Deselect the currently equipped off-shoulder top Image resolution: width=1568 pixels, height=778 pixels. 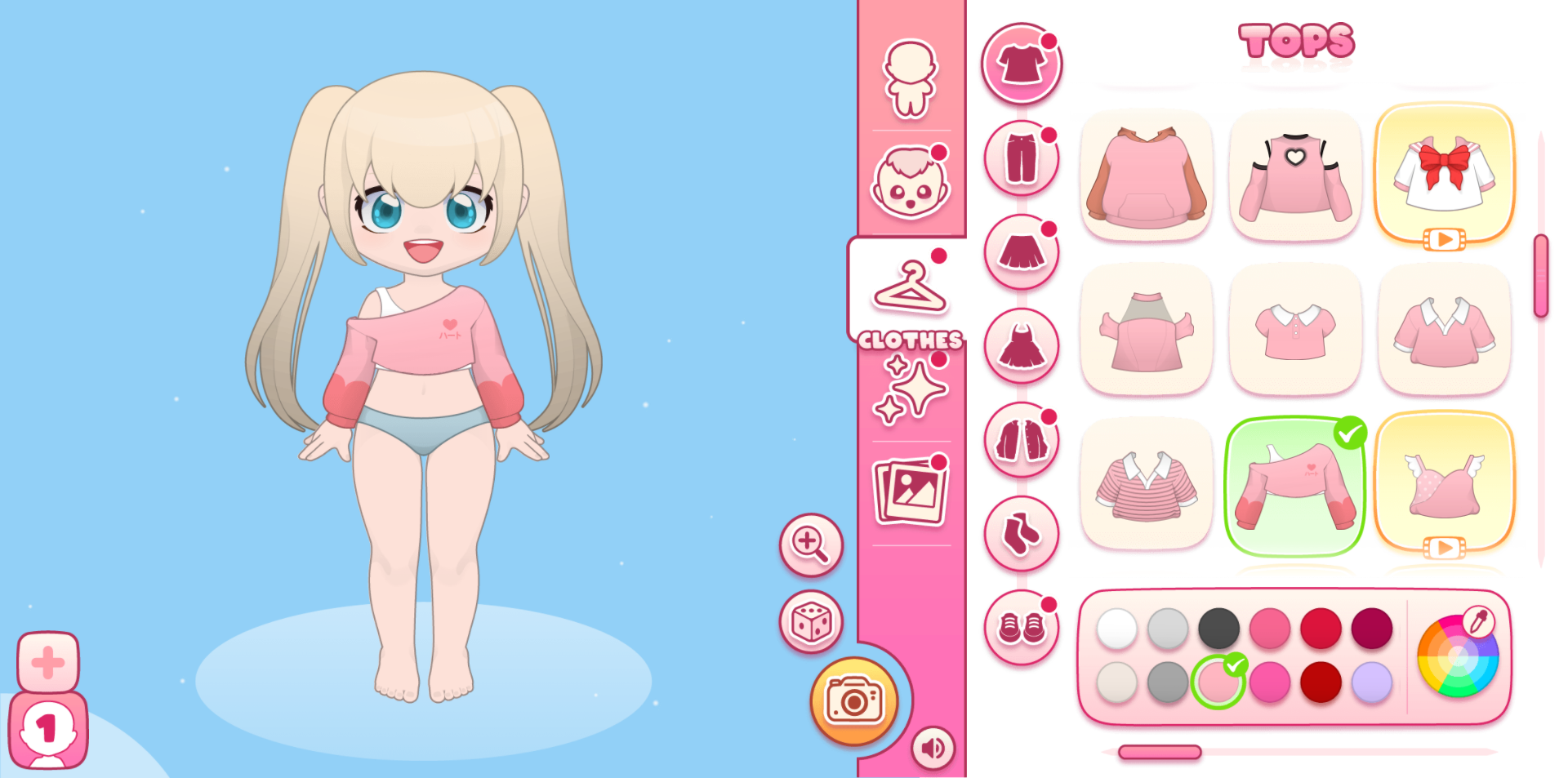pyautogui.click(x=1294, y=483)
